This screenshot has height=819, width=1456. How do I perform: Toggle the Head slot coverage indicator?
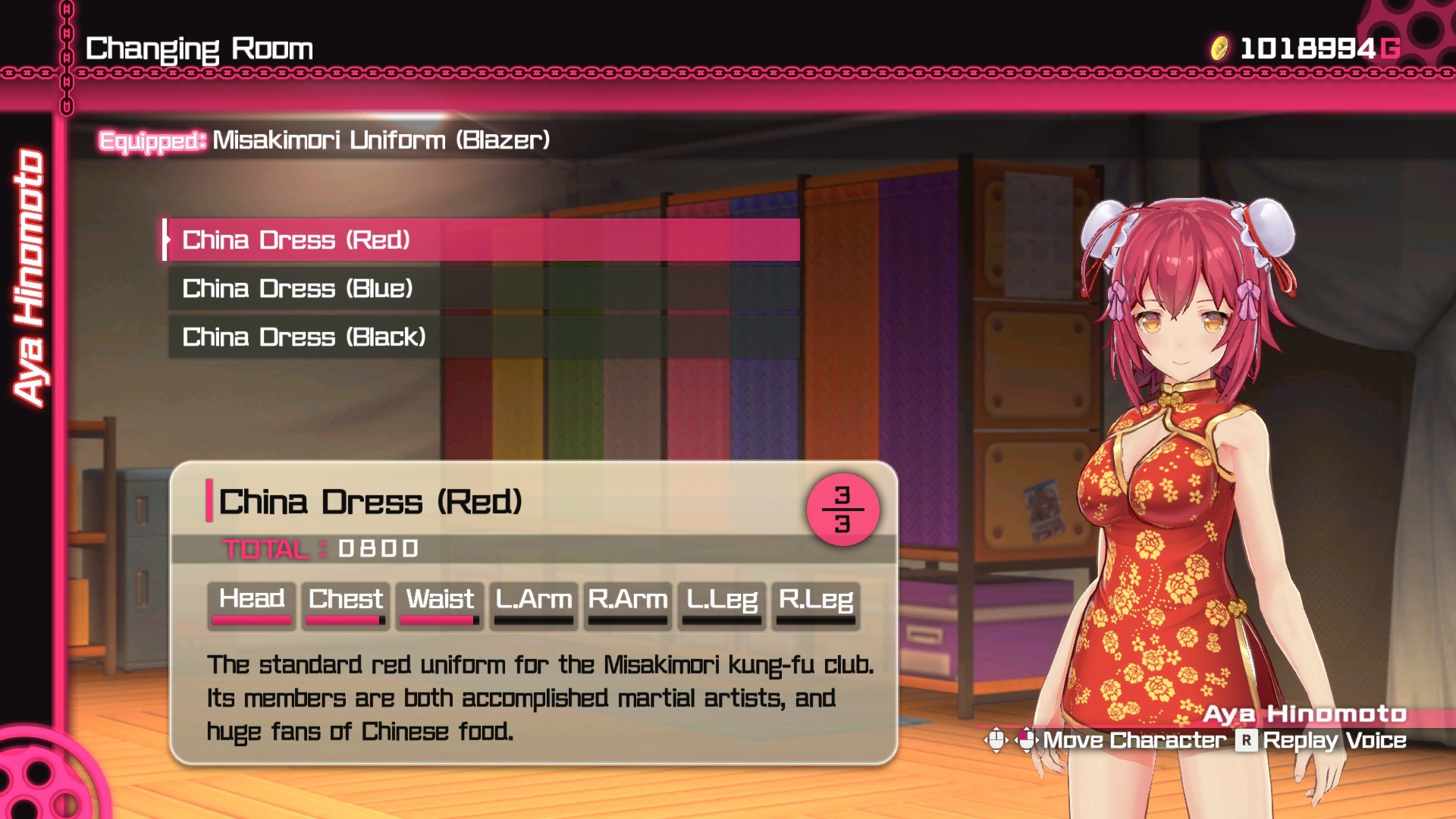(250, 619)
